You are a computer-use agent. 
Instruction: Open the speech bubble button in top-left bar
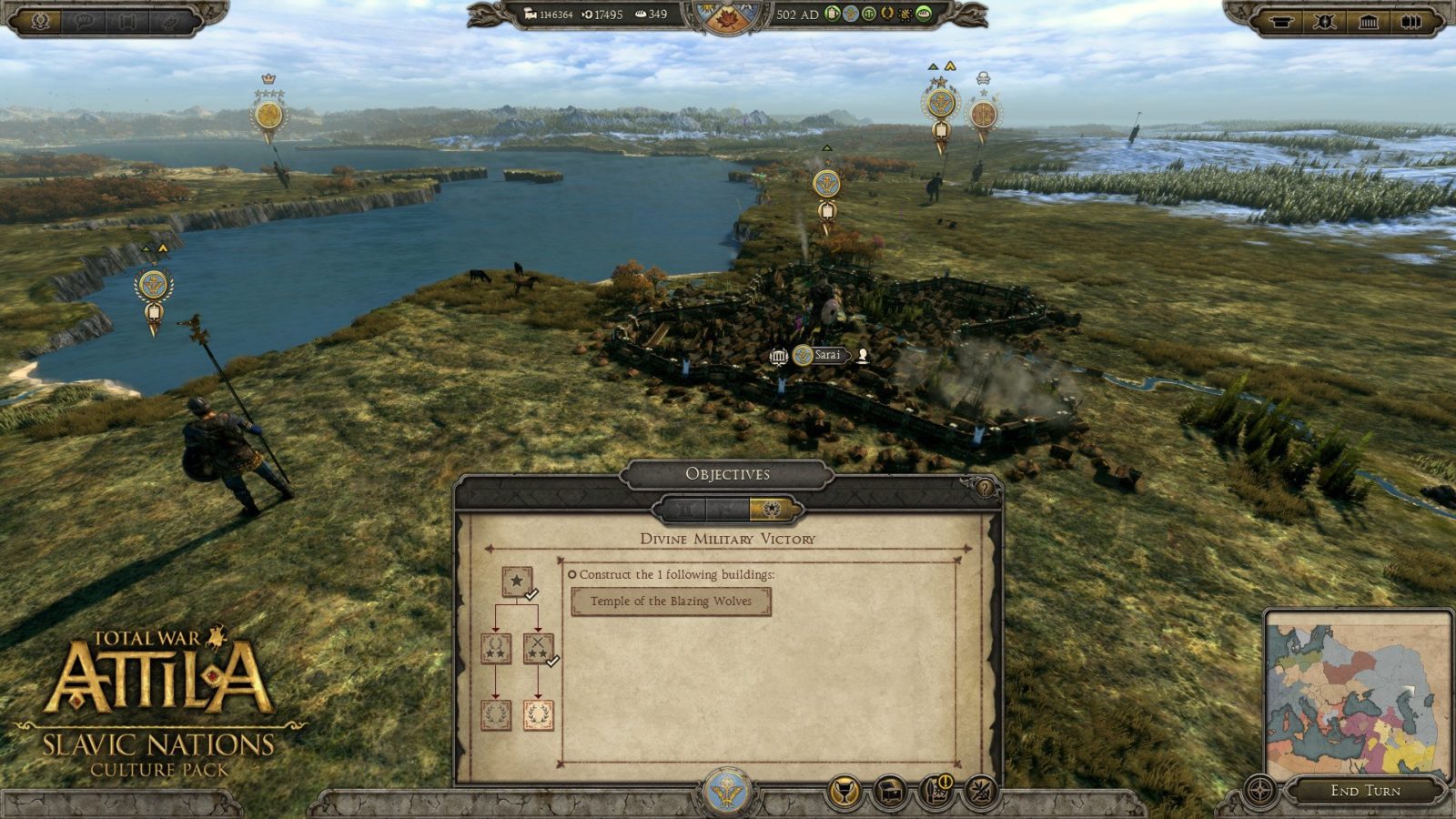point(85,21)
